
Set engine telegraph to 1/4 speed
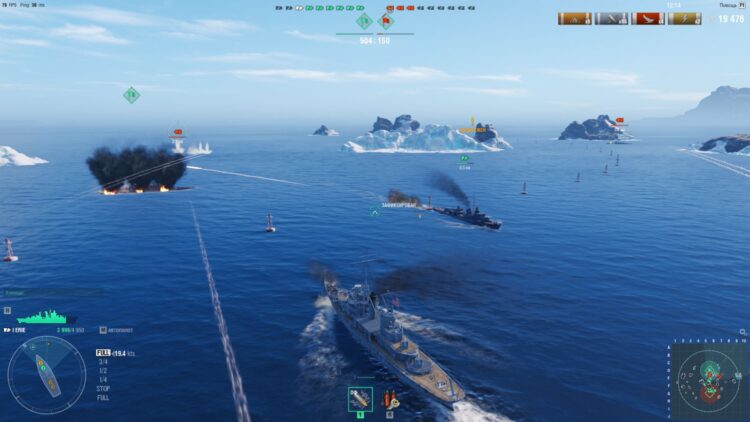102,379
